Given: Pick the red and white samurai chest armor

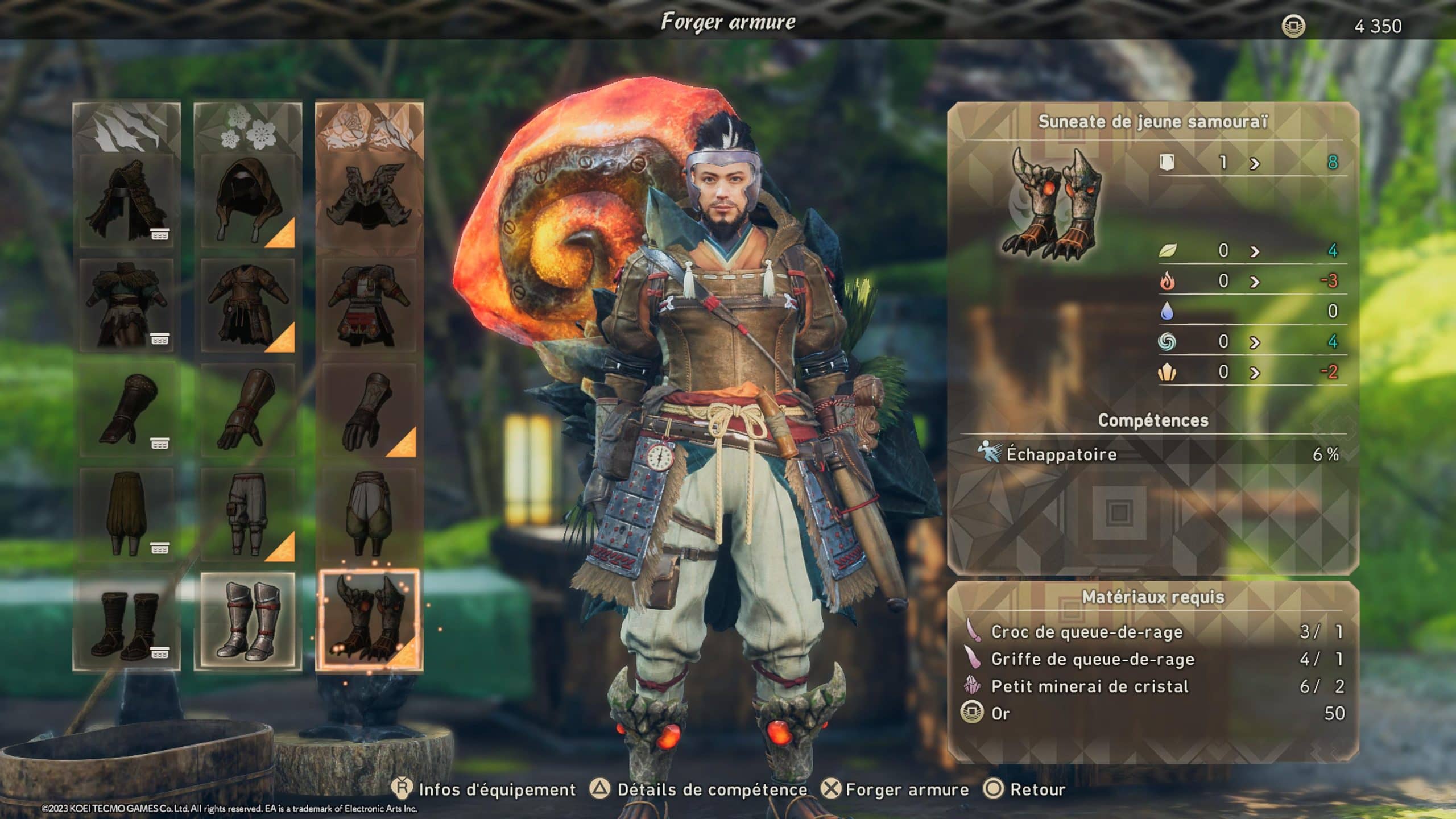Looking at the screenshot, I should 369,305.
